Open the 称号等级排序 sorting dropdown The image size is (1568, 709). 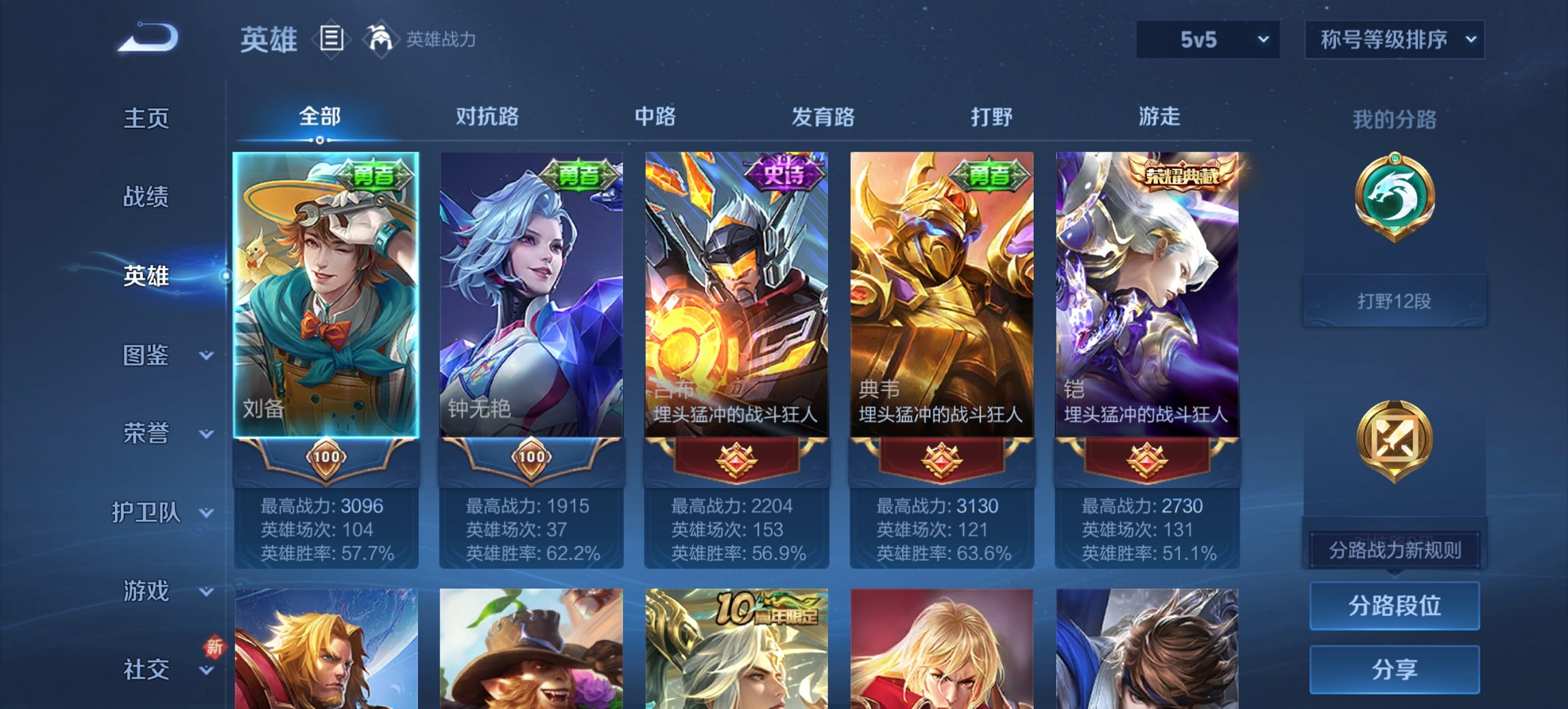click(1394, 39)
